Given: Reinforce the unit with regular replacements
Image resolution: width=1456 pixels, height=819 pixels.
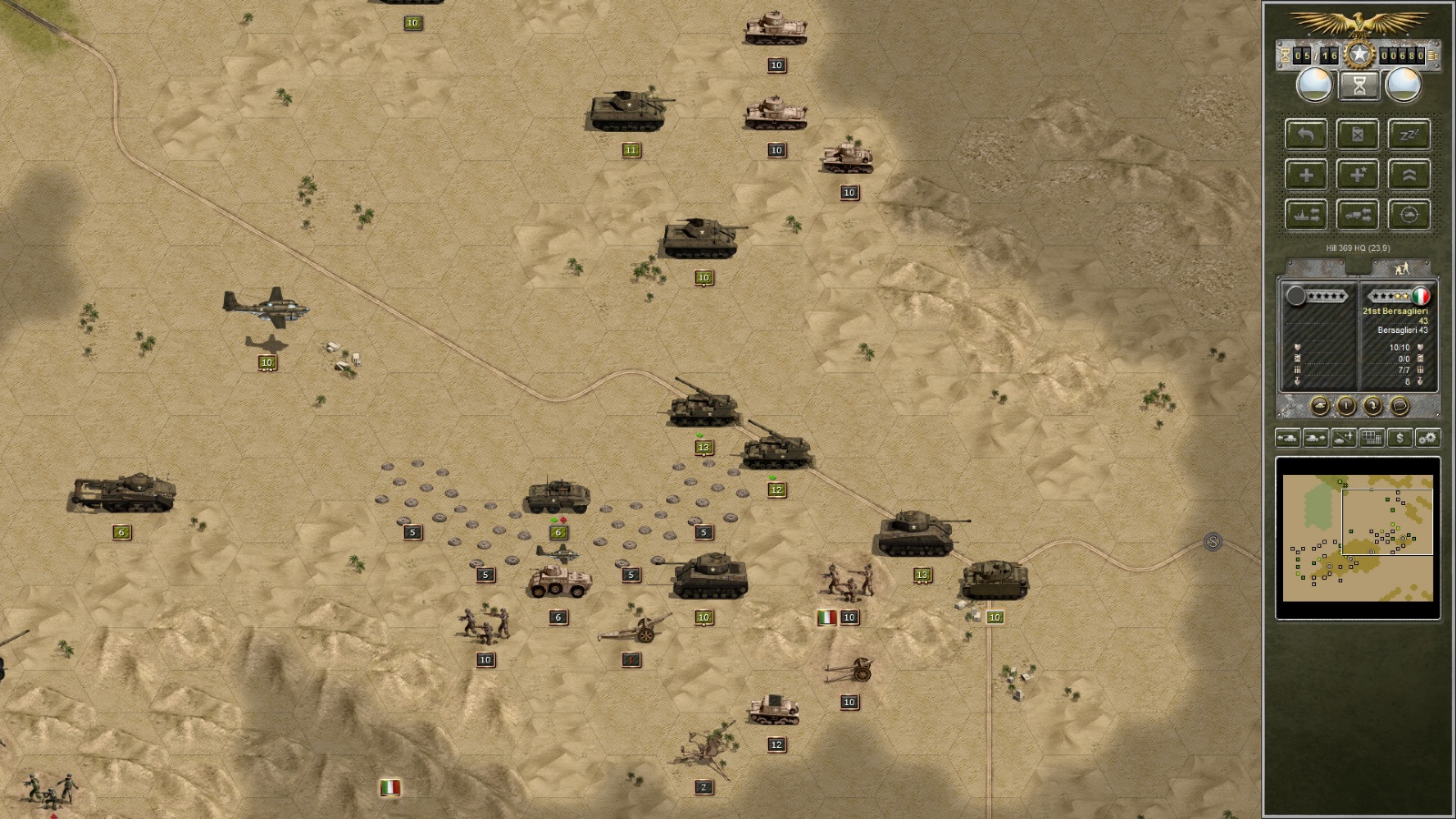Looking at the screenshot, I should click(x=1306, y=175).
